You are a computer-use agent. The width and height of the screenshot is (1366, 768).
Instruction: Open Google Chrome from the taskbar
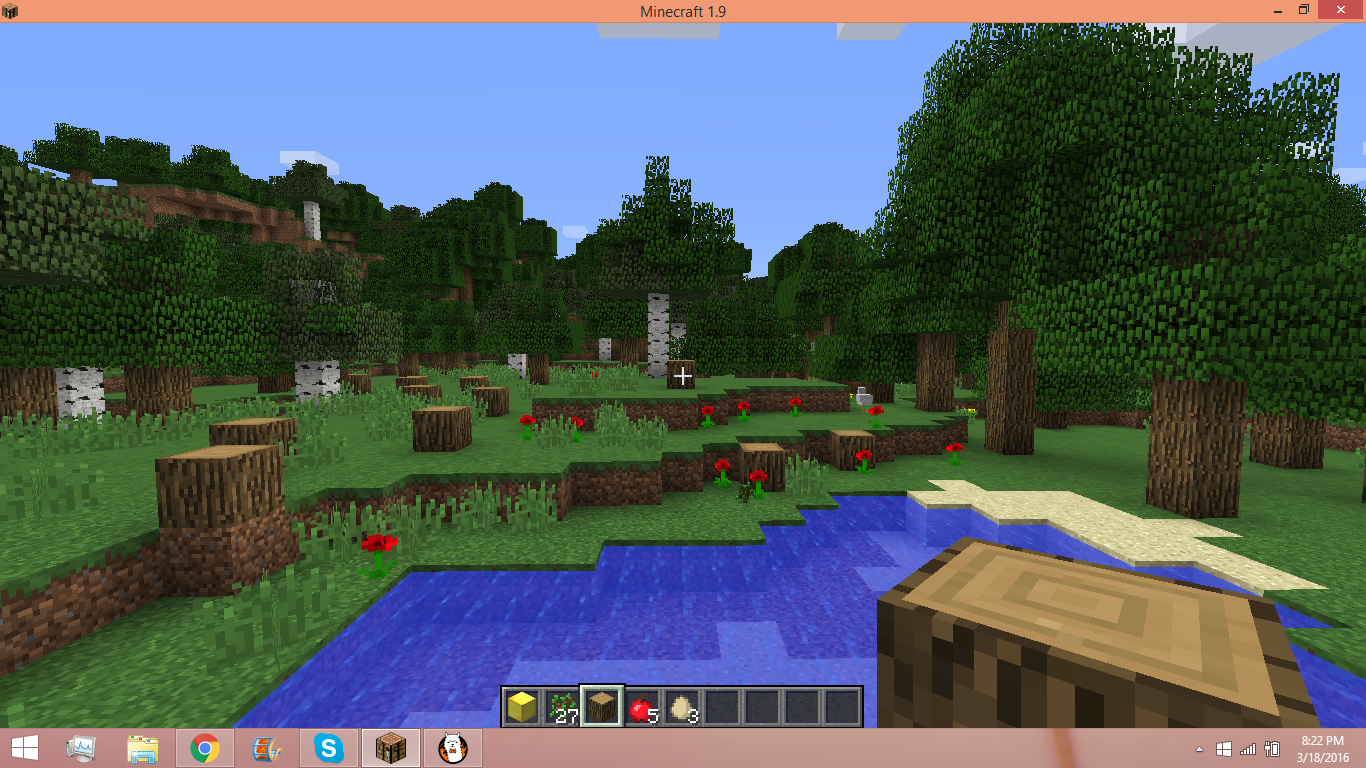(x=204, y=748)
